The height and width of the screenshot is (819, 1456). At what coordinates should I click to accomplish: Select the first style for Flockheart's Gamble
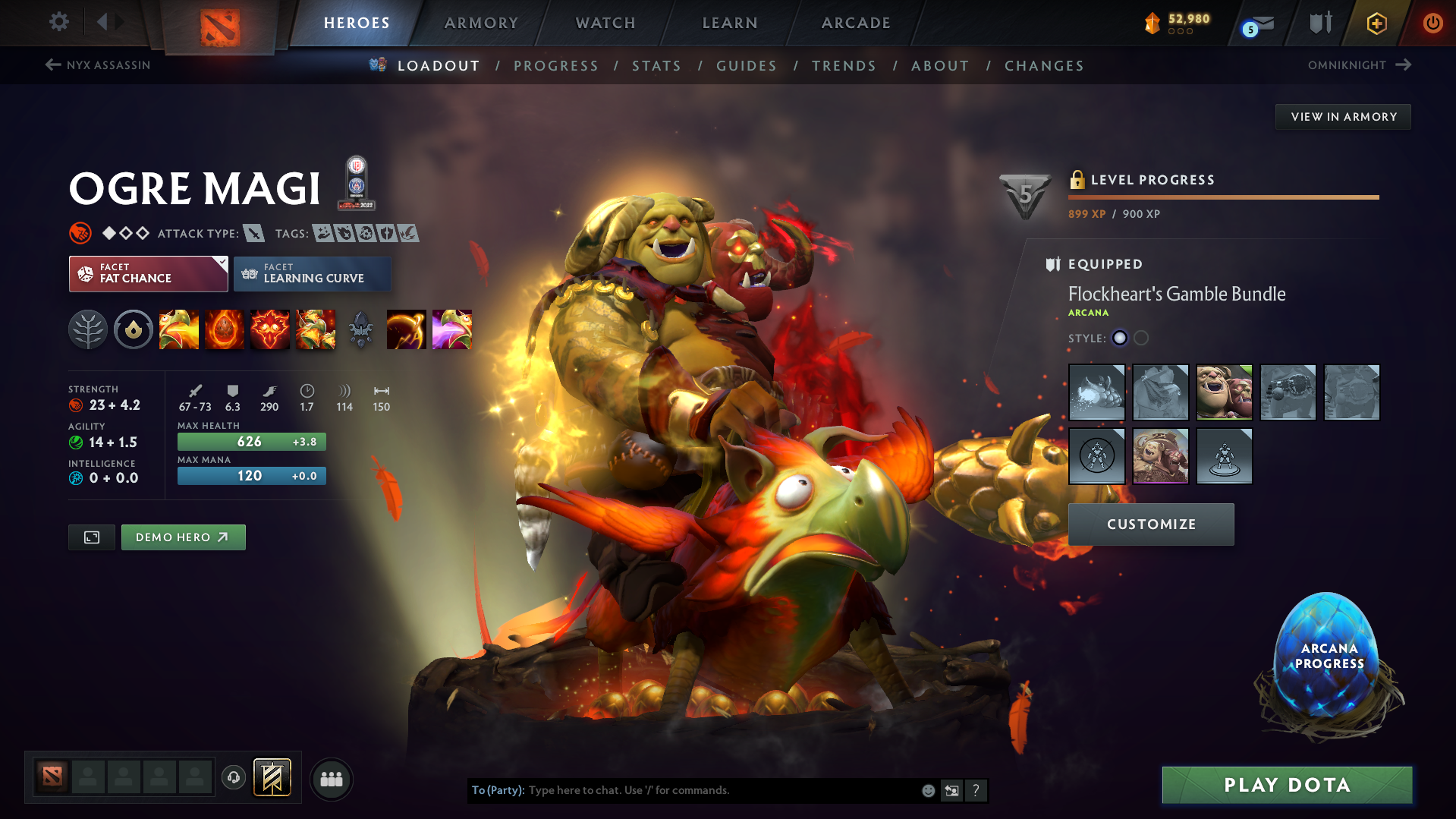[x=1120, y=339]
